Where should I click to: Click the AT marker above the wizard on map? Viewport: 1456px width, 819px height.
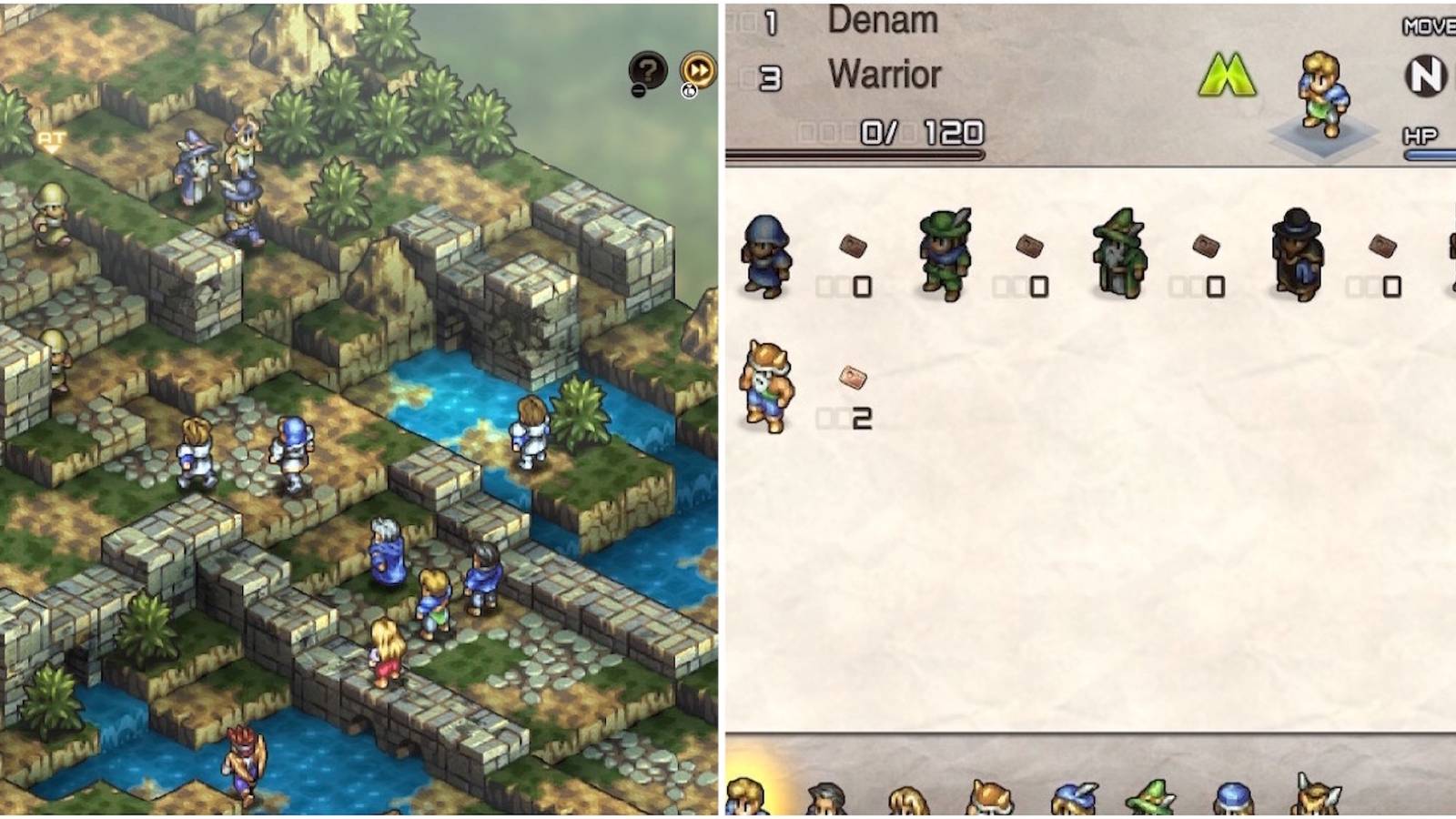pyautogui.click(x=50, y=138)
